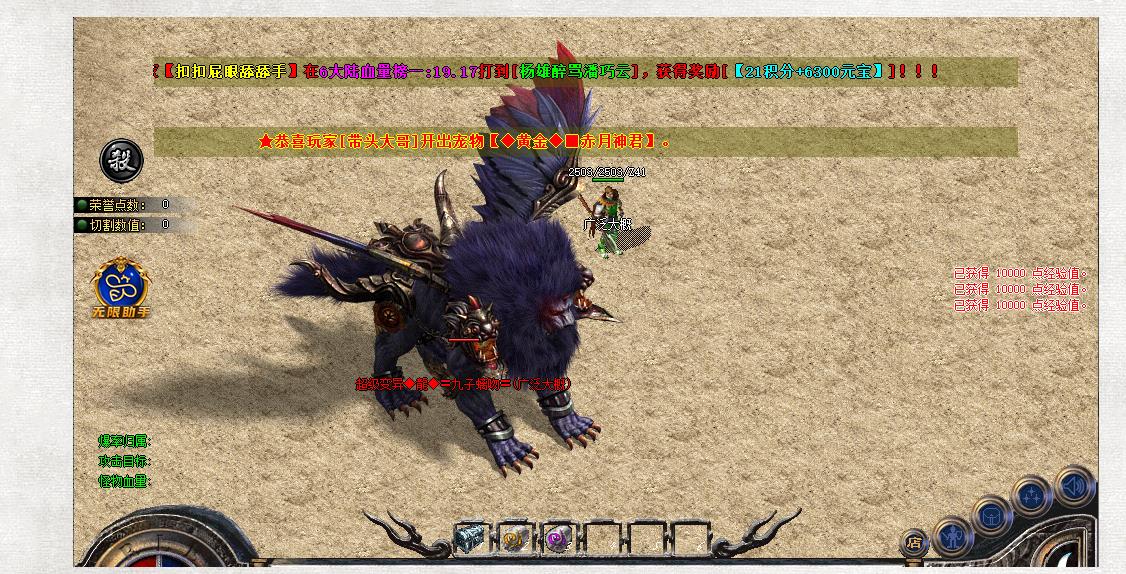Image resolution: width=1126 pixels, height=574 pixels.
Task: Open the character panel with figure icon
Action: 953,535
